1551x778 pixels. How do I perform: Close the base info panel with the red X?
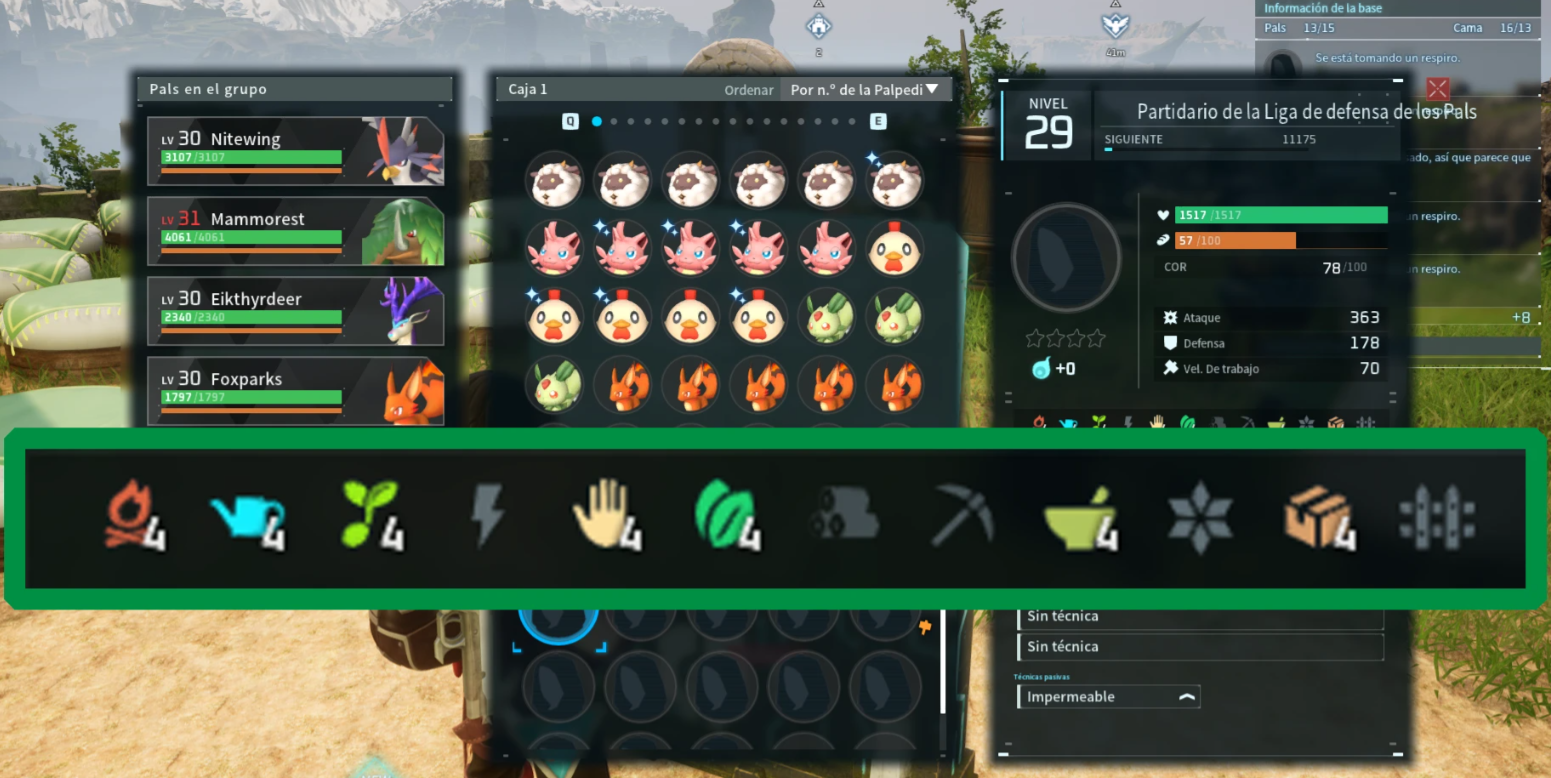point(1437,89)
